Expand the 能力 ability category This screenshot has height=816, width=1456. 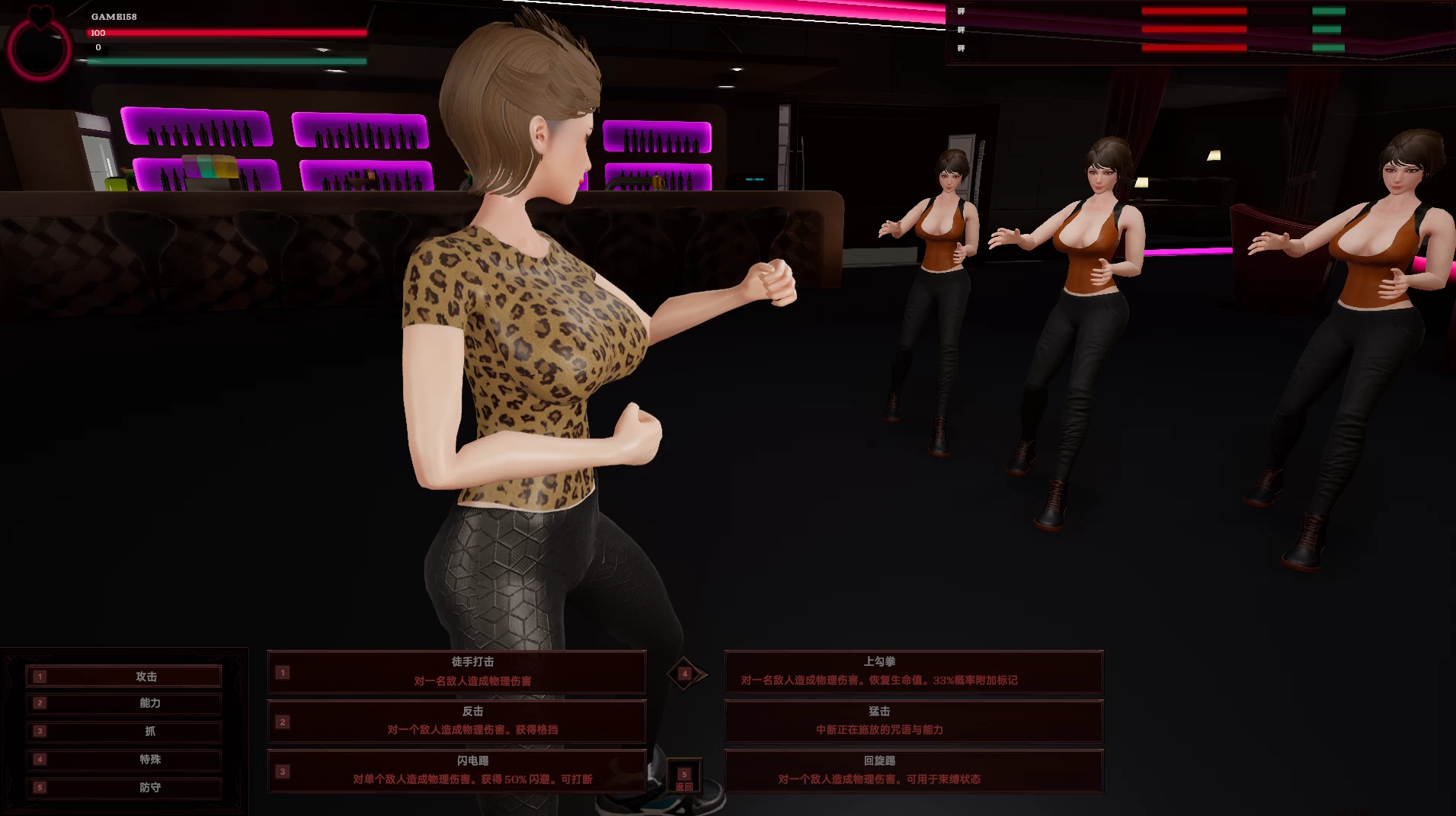(149, 703)
